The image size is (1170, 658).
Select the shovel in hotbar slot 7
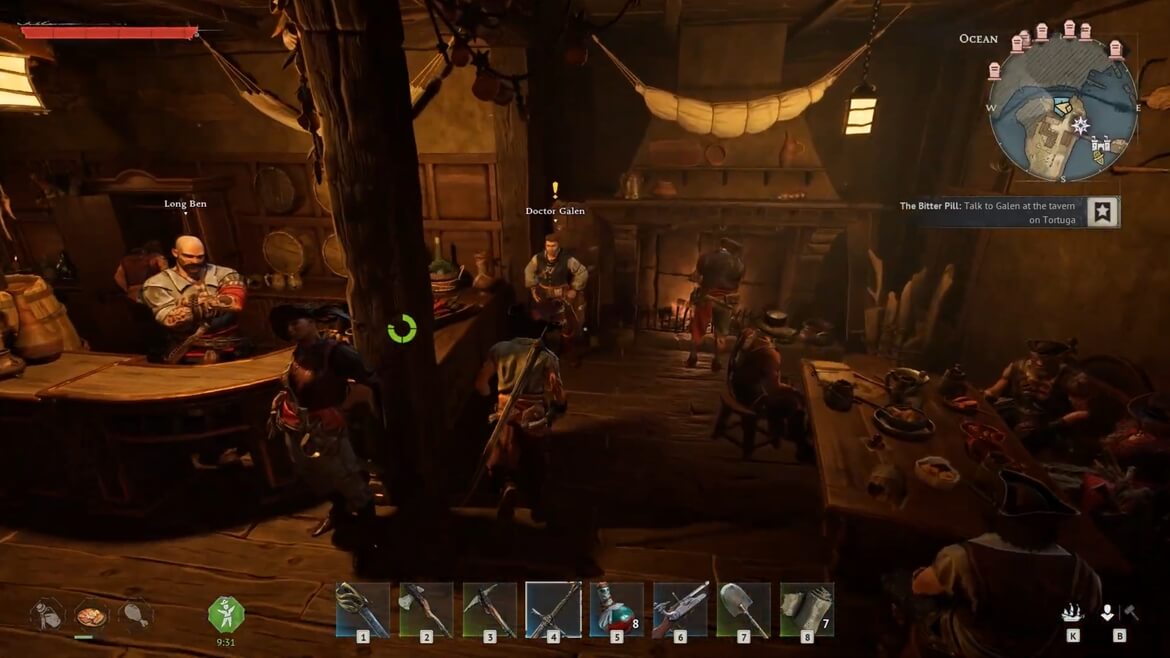743,608
